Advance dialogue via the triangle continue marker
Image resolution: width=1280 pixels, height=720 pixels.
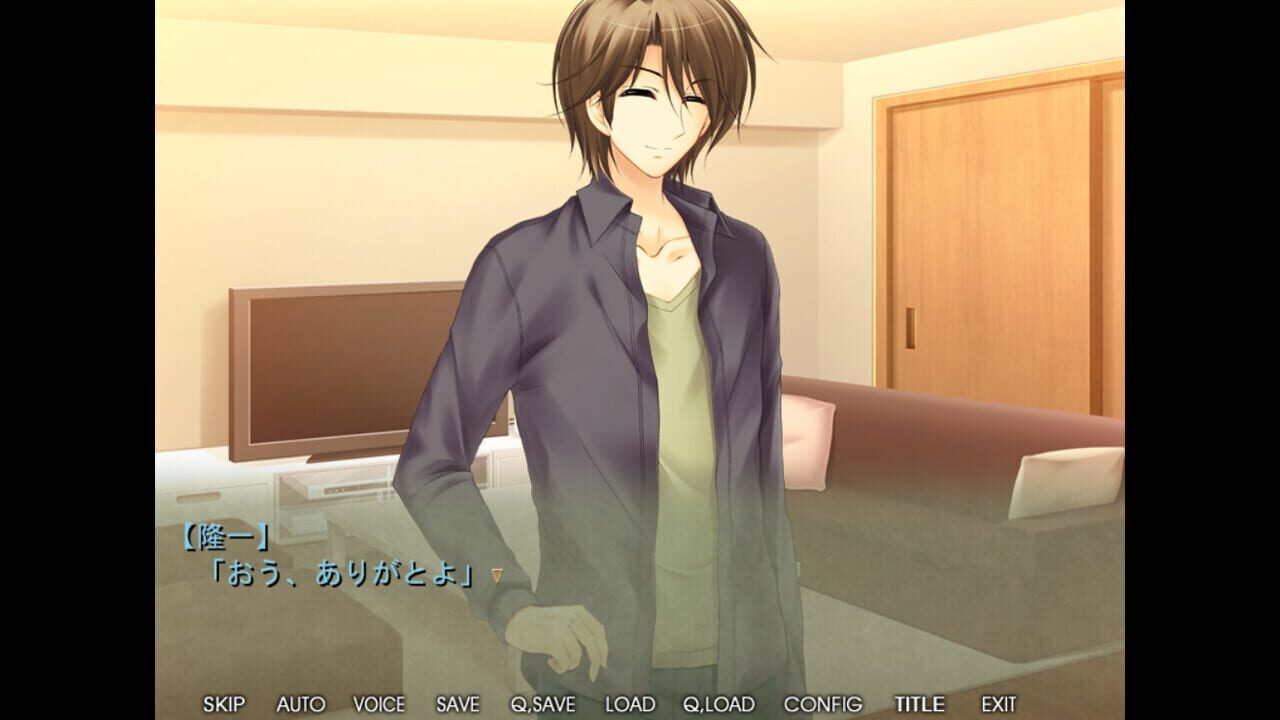point(496,575)
